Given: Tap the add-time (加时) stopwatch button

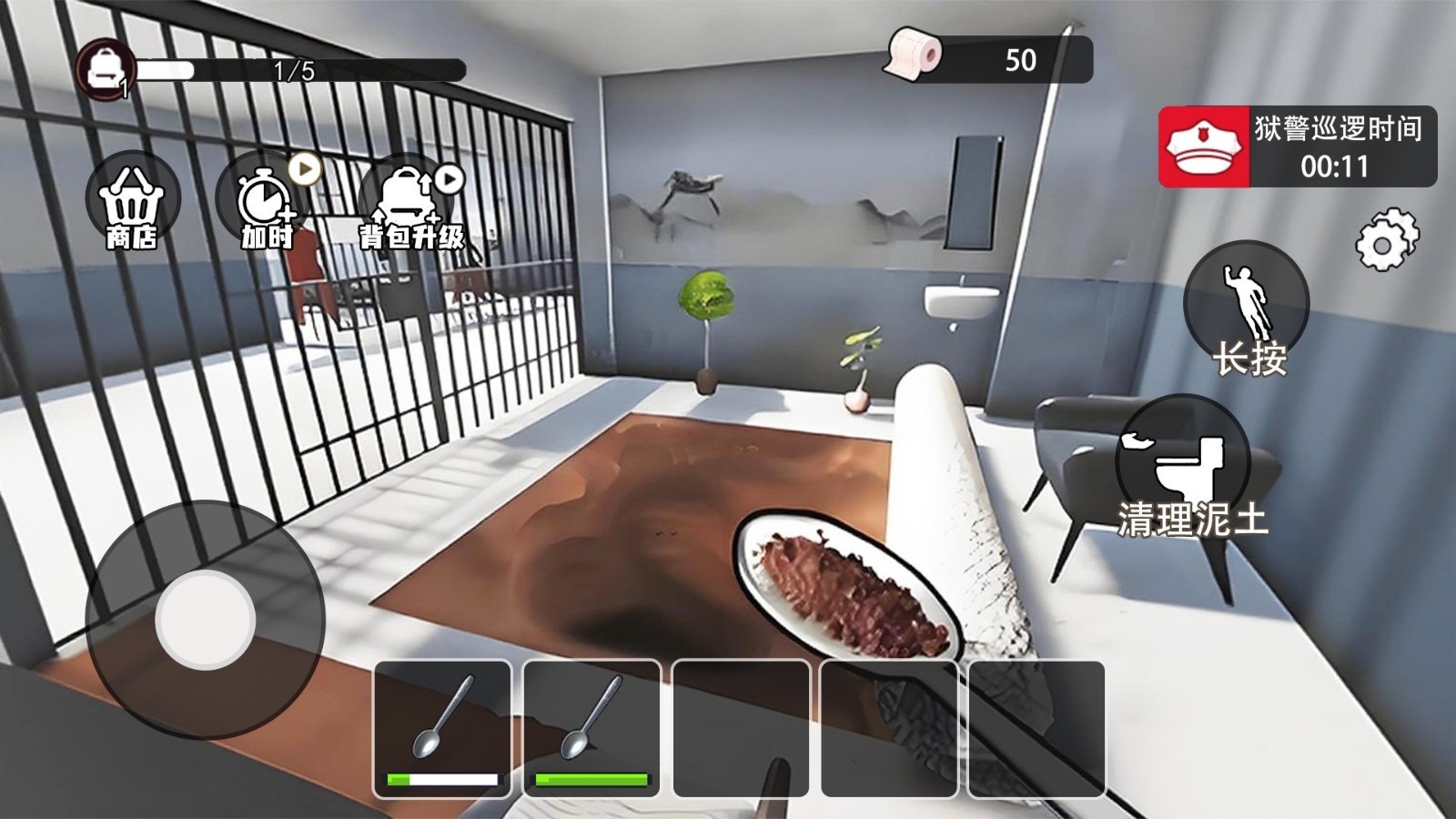Looking at the screenshot, I should (x=265, y=202).
